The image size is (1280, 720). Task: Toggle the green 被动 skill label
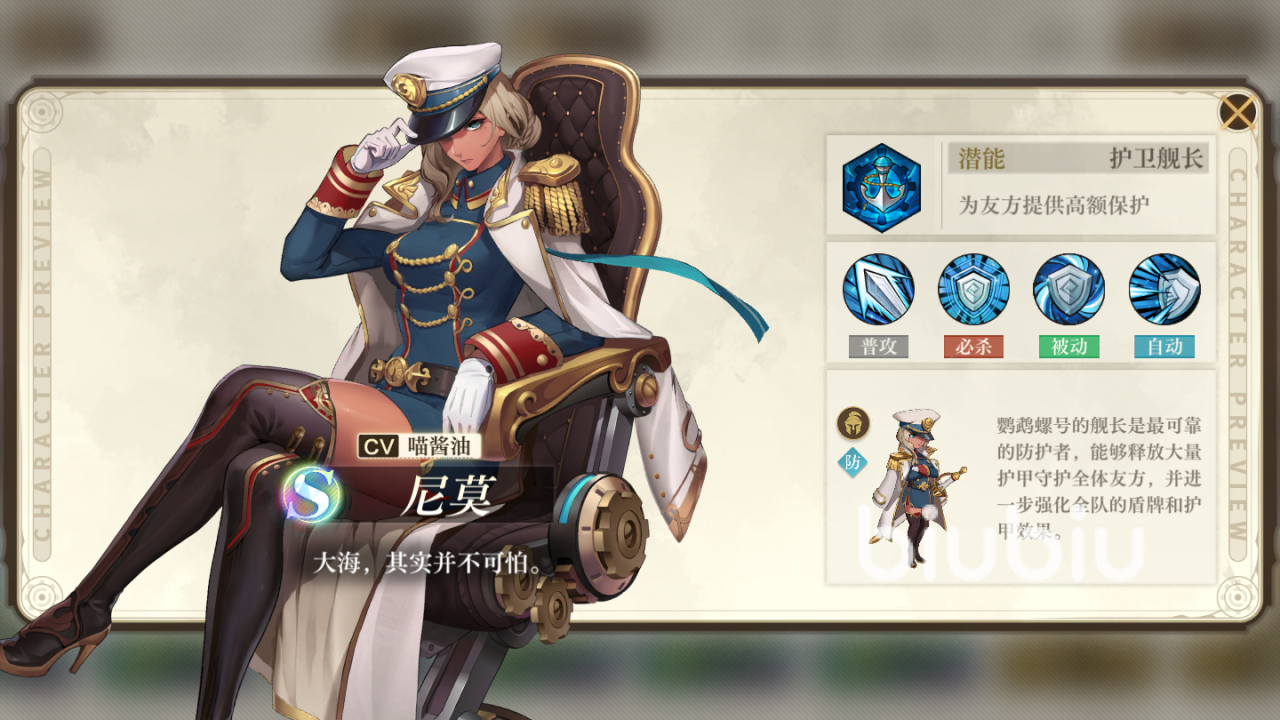click(1069, 345)
